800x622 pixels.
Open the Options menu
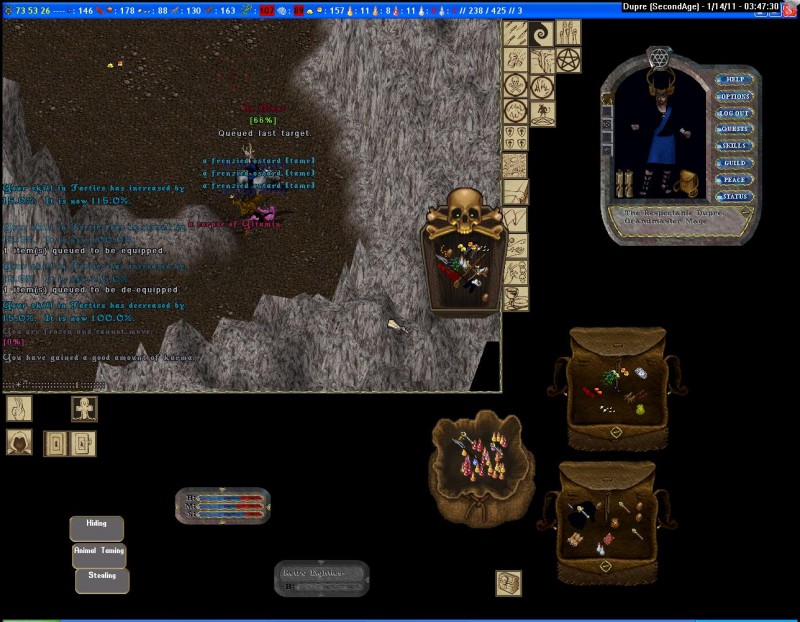tap(734, 96)
